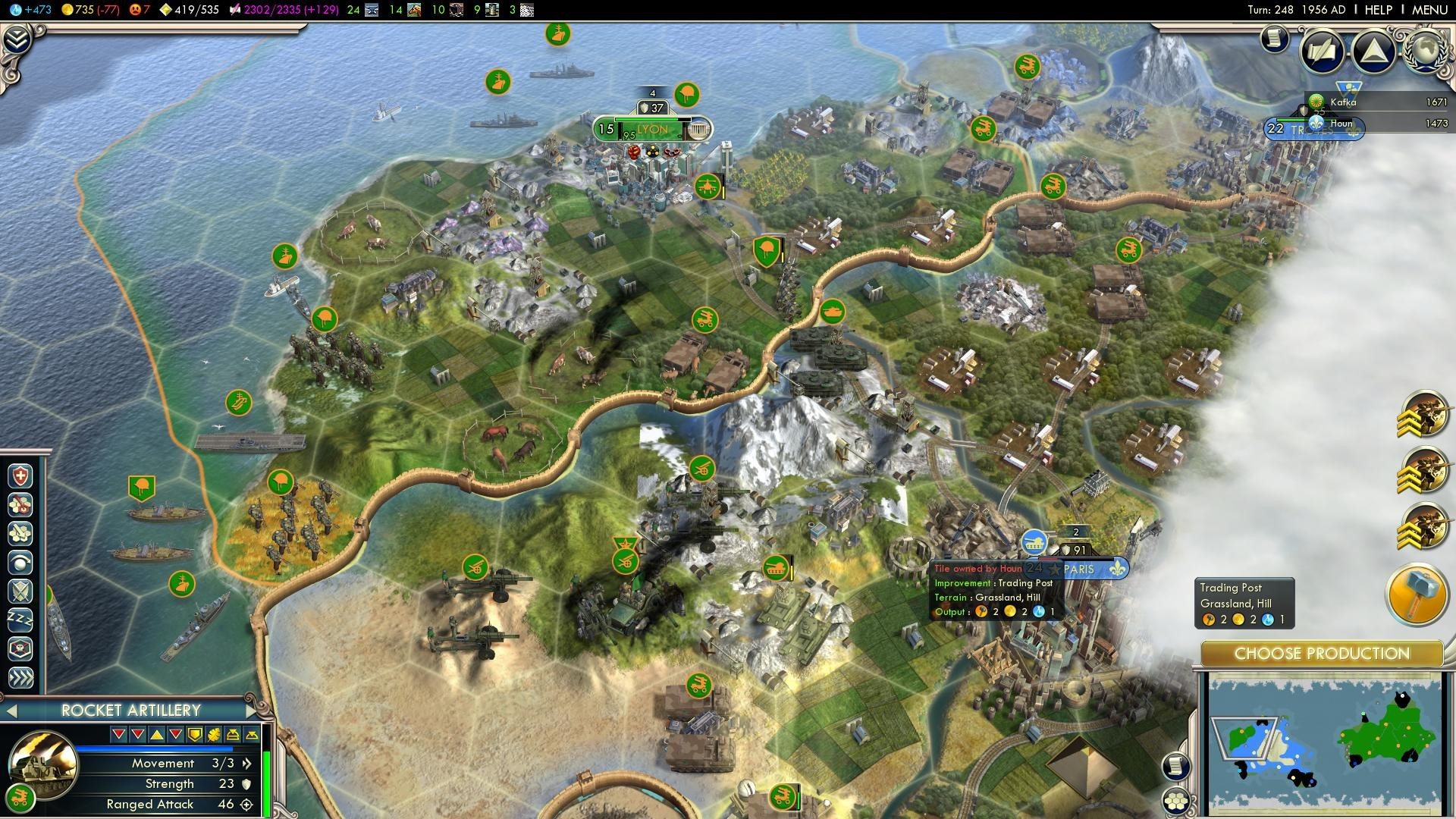Screen dimensions: 1456x819
Task: Open the production hammer notification
Action: click(x=1417, y=595)
